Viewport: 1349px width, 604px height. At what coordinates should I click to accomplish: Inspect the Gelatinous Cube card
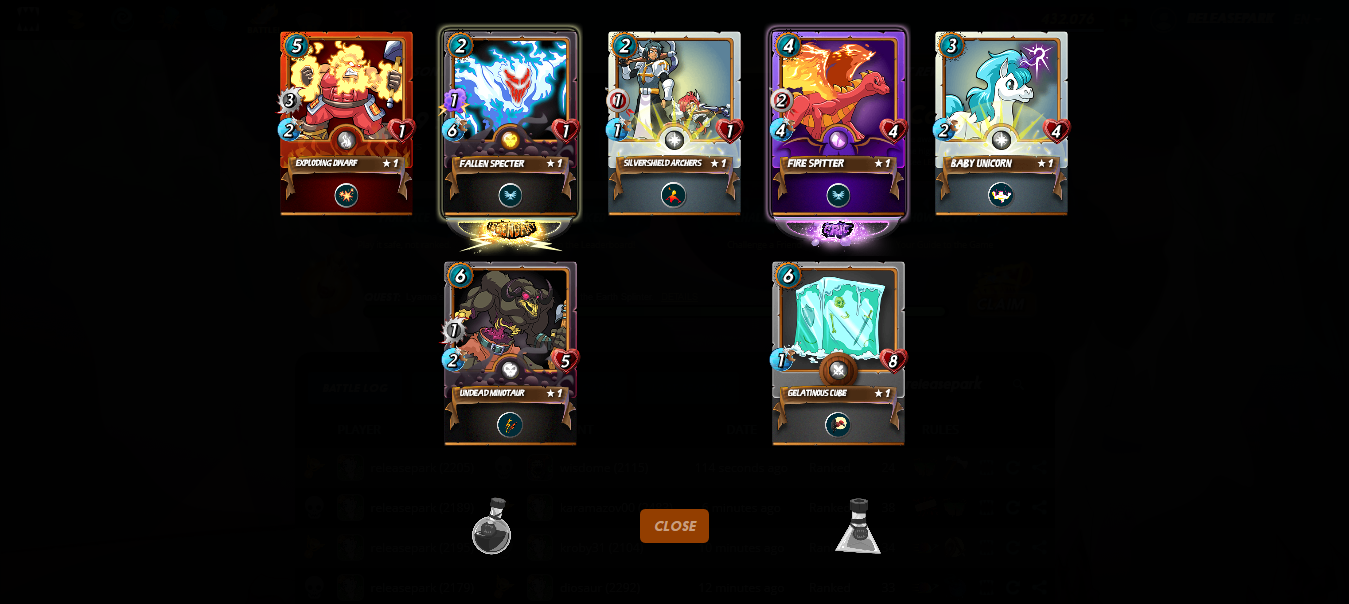[838, 352]
